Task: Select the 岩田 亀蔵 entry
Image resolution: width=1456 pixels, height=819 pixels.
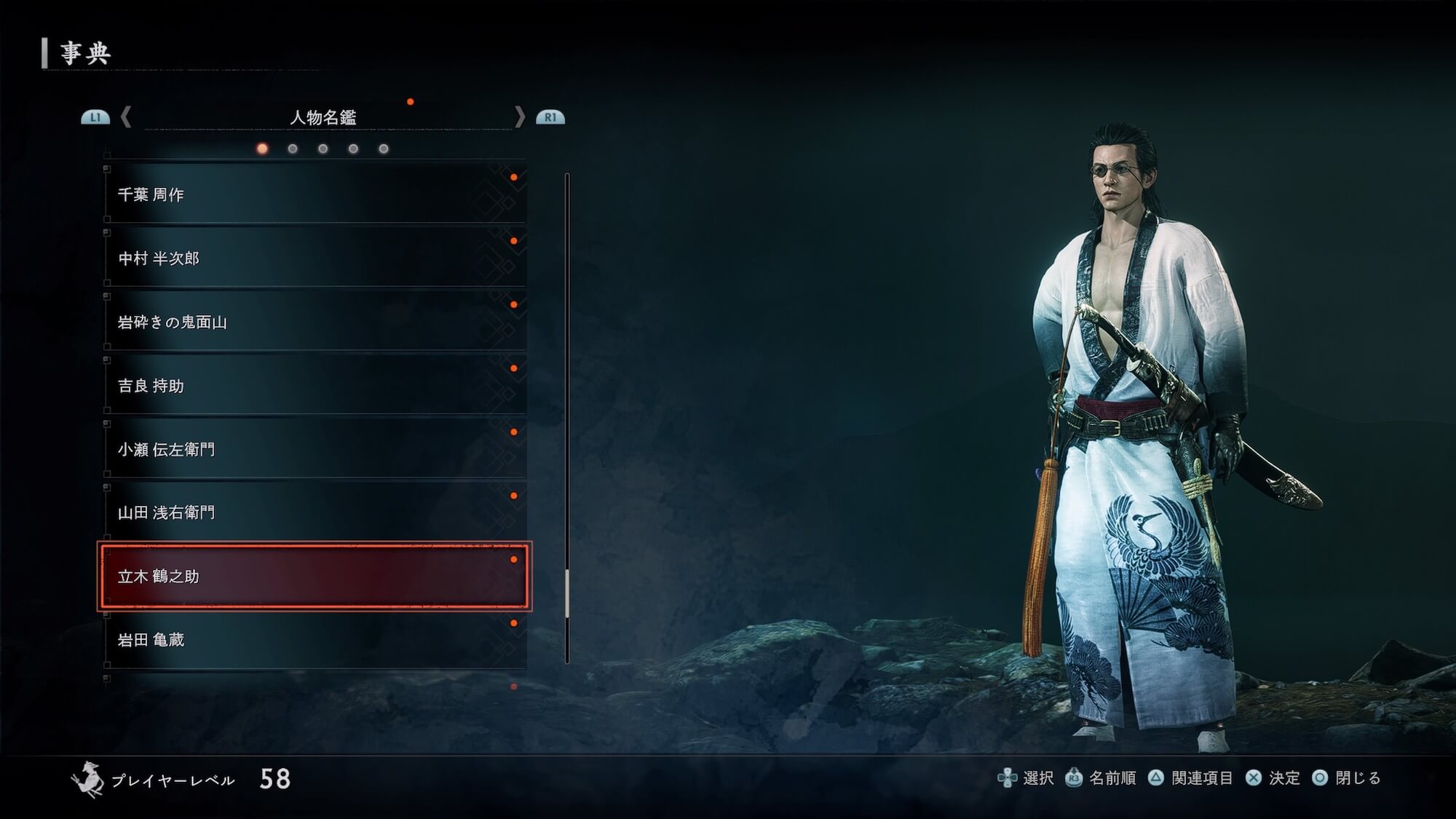Action: (314, 640)
